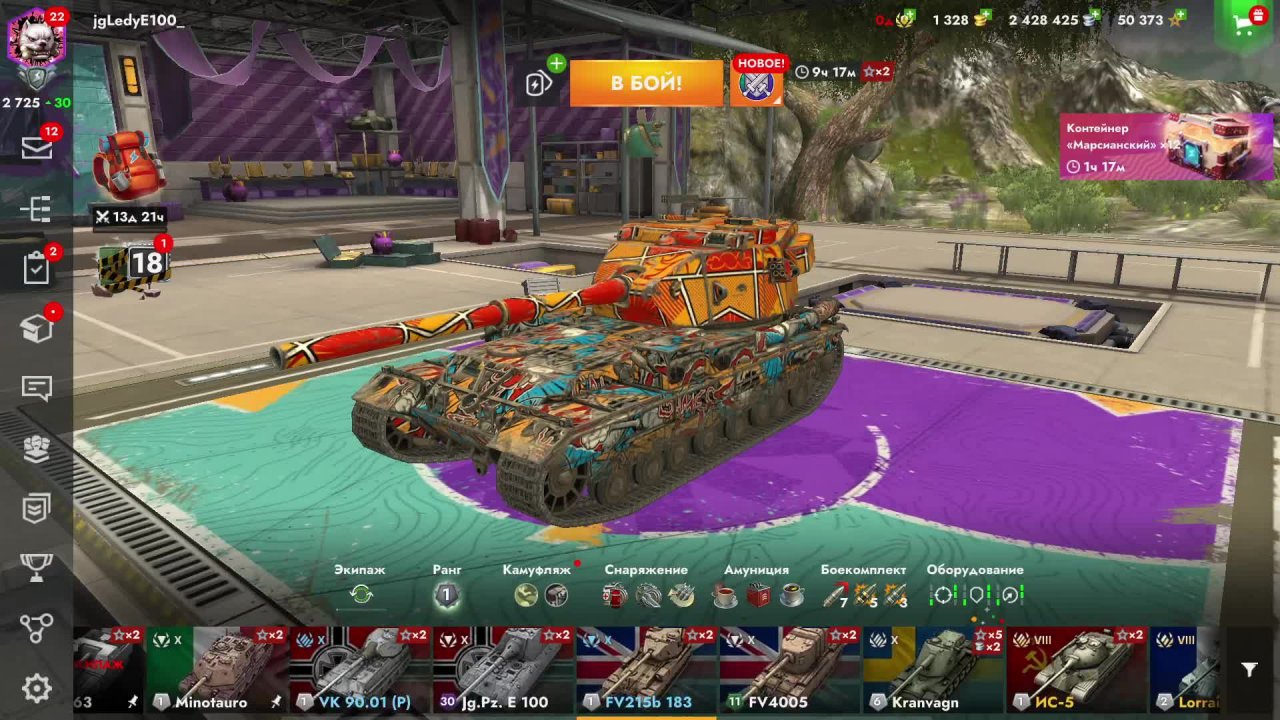Pick the Minotauro tank in carousel
This screenshot has width=1280, height=720.
tap(217, 669)
